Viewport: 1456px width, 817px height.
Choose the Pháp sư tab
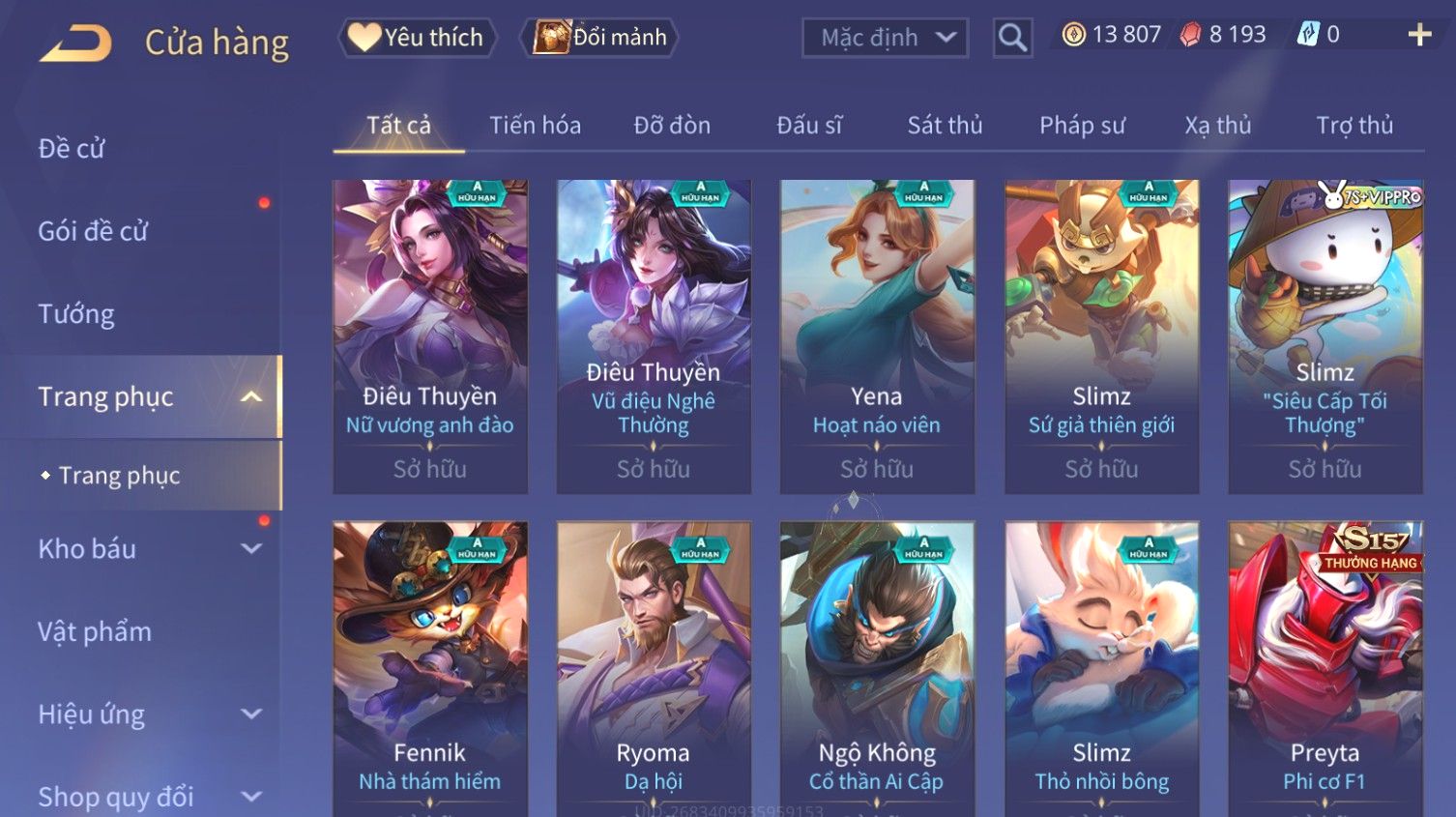[1082, 126]
